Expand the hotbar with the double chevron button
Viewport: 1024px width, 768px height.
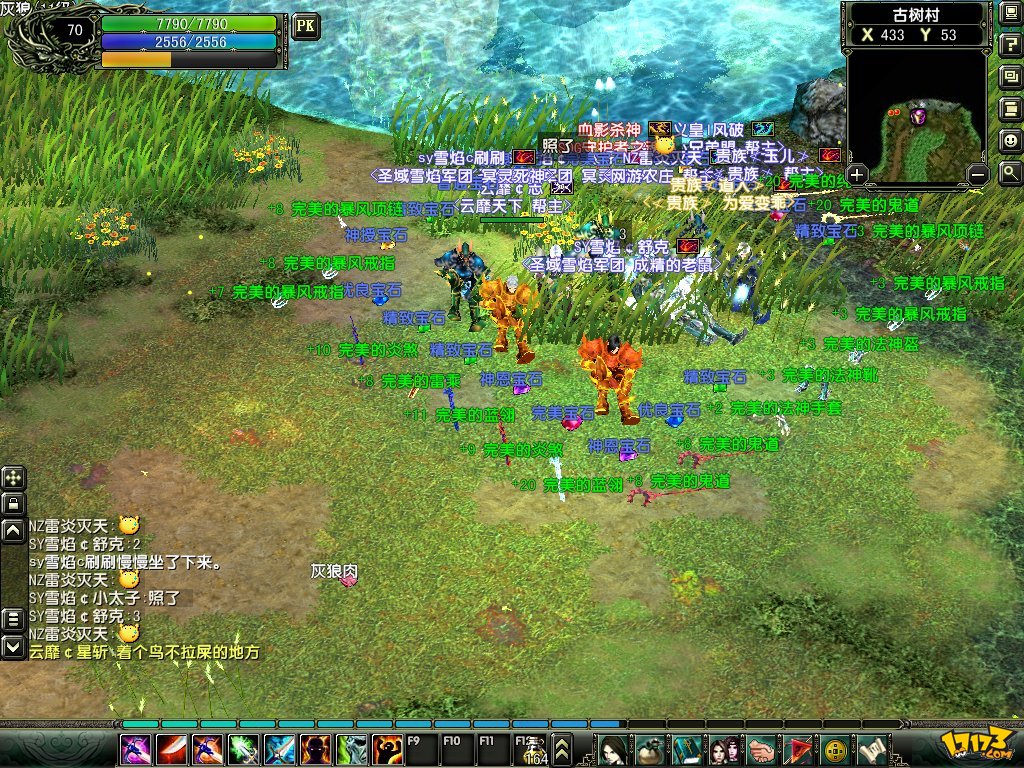click(562, 748)
